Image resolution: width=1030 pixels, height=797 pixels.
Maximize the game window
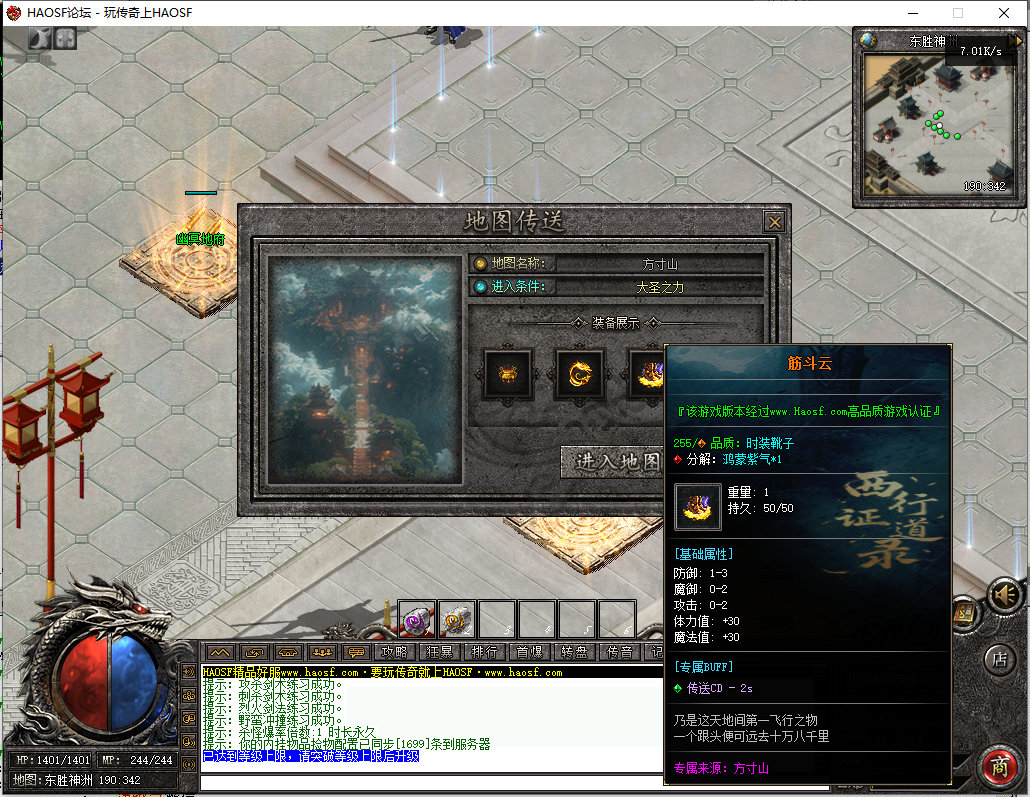click(957, 13)
